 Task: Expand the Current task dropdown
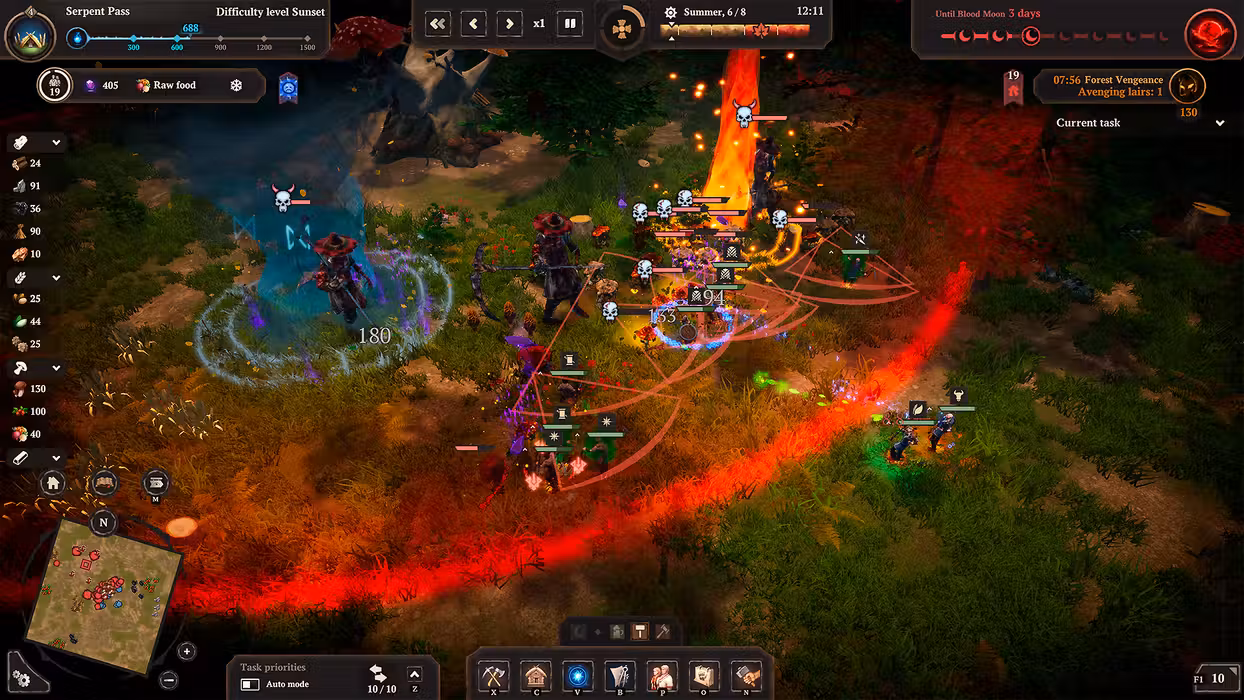[1220, 123]
